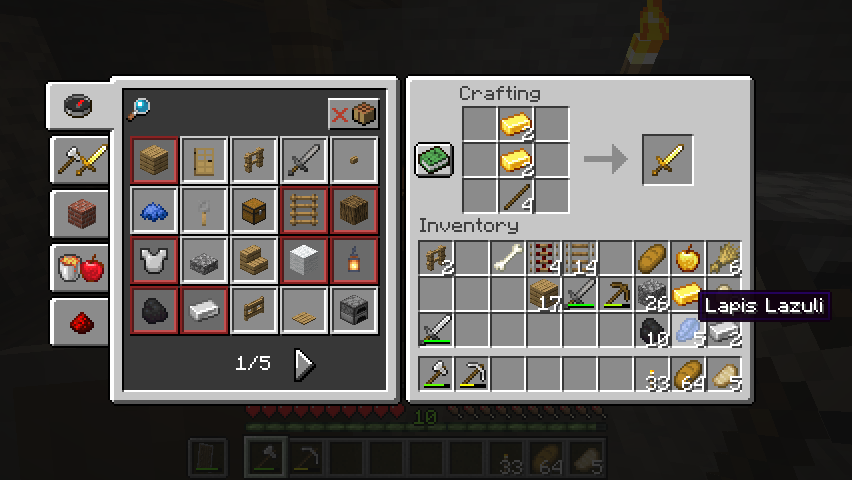852x480 pixels.
Task: Select the axe in the hotbar row
Action: 436,376
